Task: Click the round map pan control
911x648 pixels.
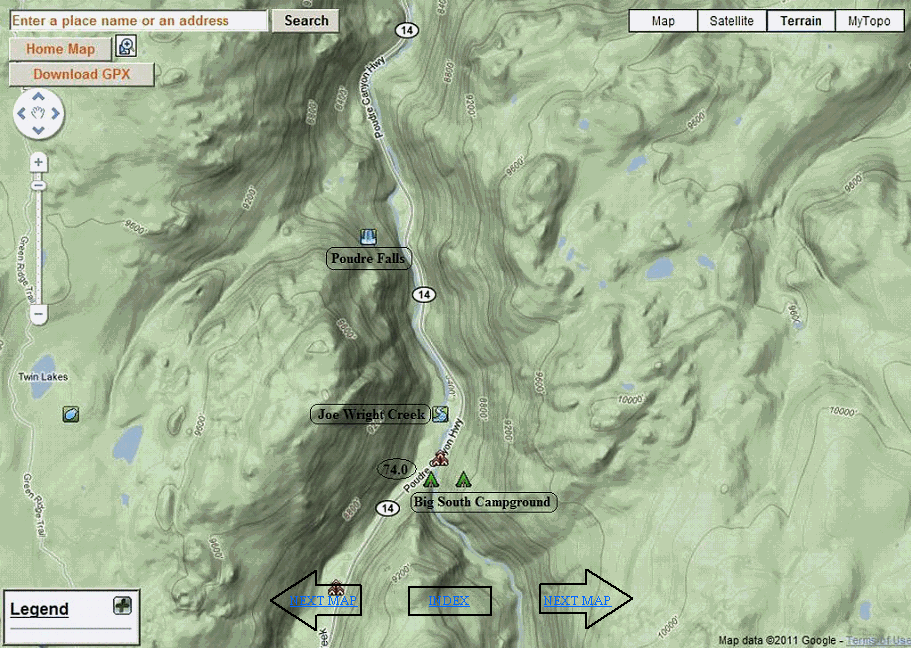Action: point(38,114)
